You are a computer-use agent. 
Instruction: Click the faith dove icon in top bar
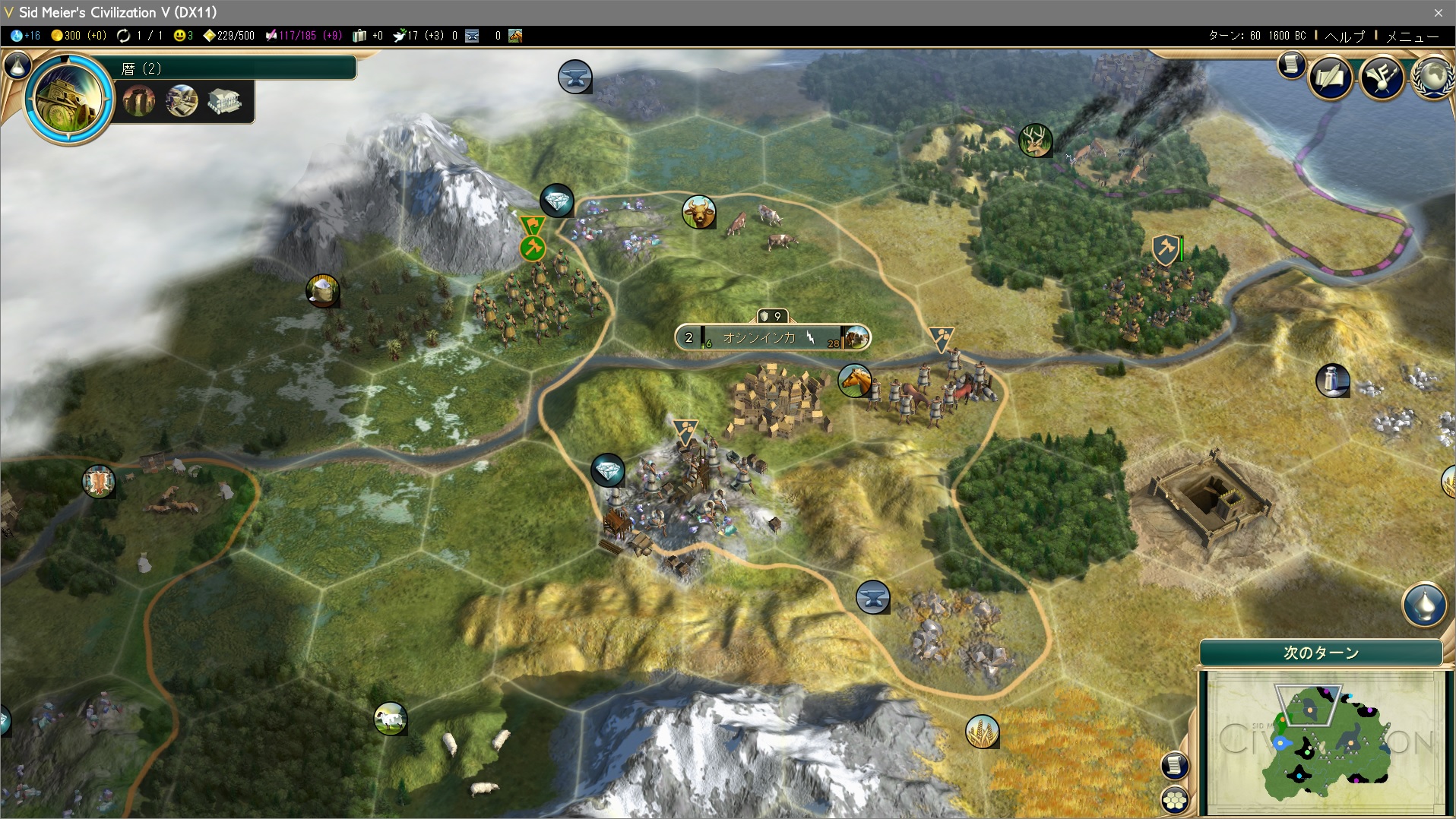(399, 36)
